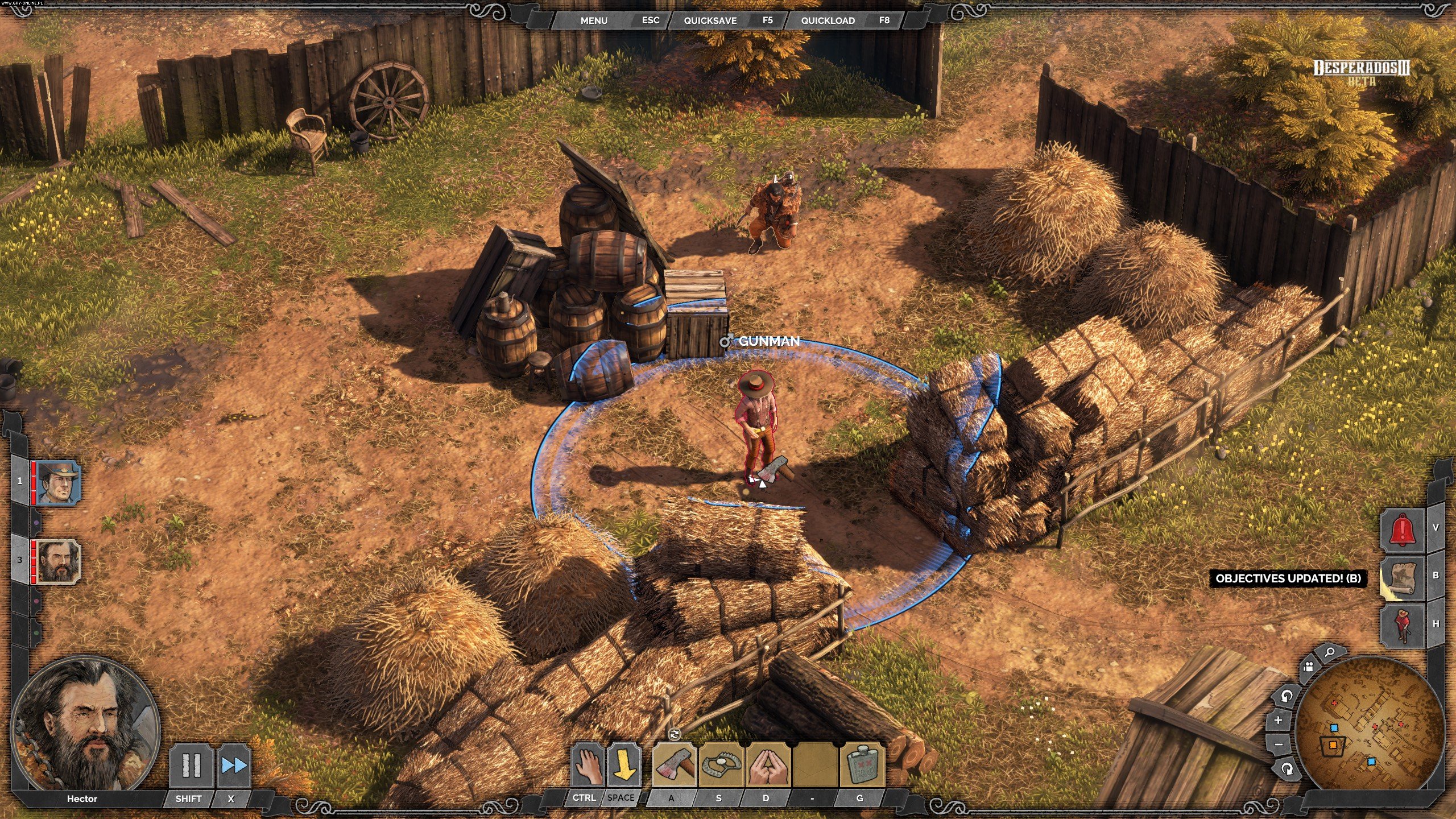Quickload the last save
The width and height of the screenshot is (1456, 819).
(x=828, y=20)
